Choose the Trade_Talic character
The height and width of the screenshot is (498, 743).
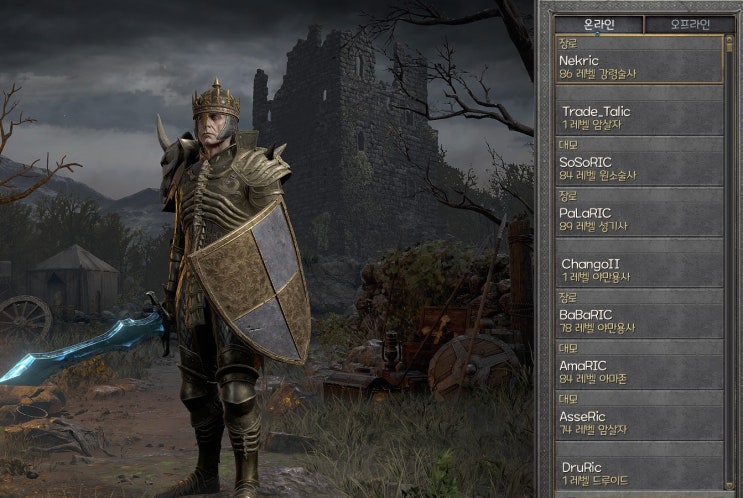pyautogui.click(x=639, y=116)
